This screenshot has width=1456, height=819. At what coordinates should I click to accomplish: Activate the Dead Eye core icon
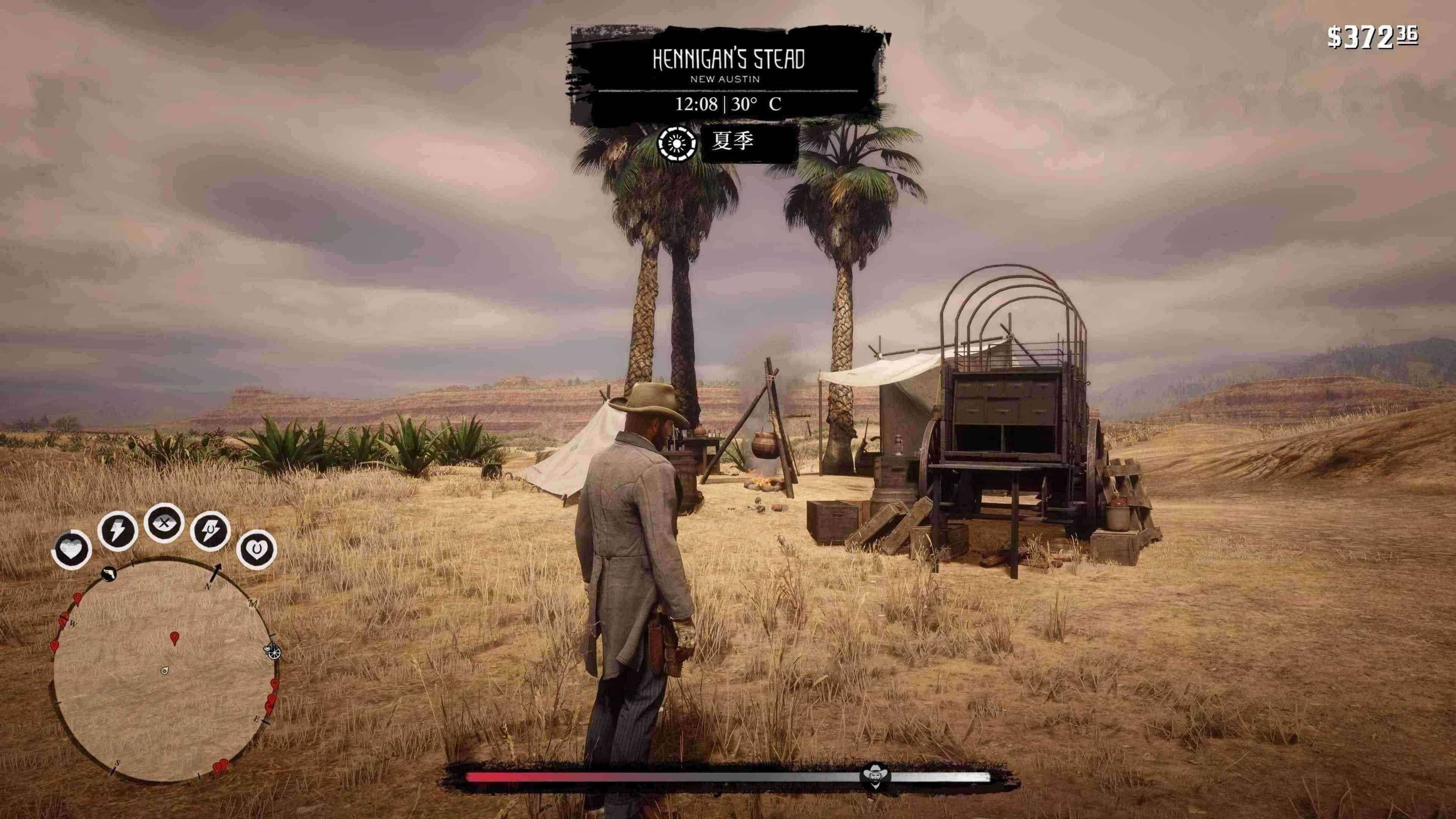(x=164, y=523)
